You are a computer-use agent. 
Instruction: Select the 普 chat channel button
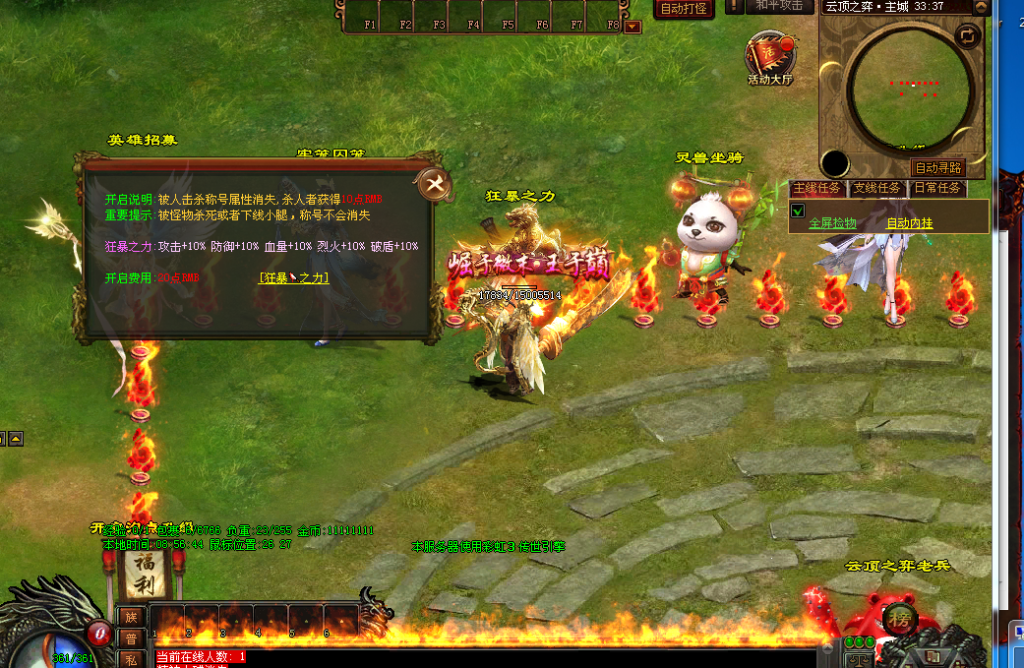(131, 639)
